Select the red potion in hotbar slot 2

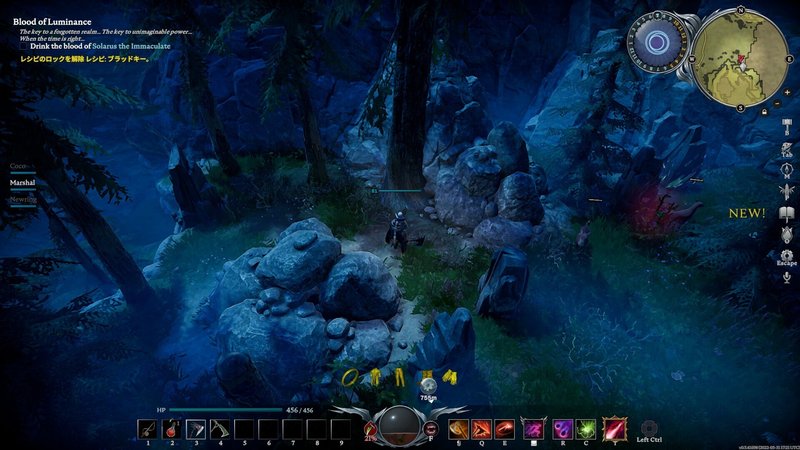coord(171,429)
